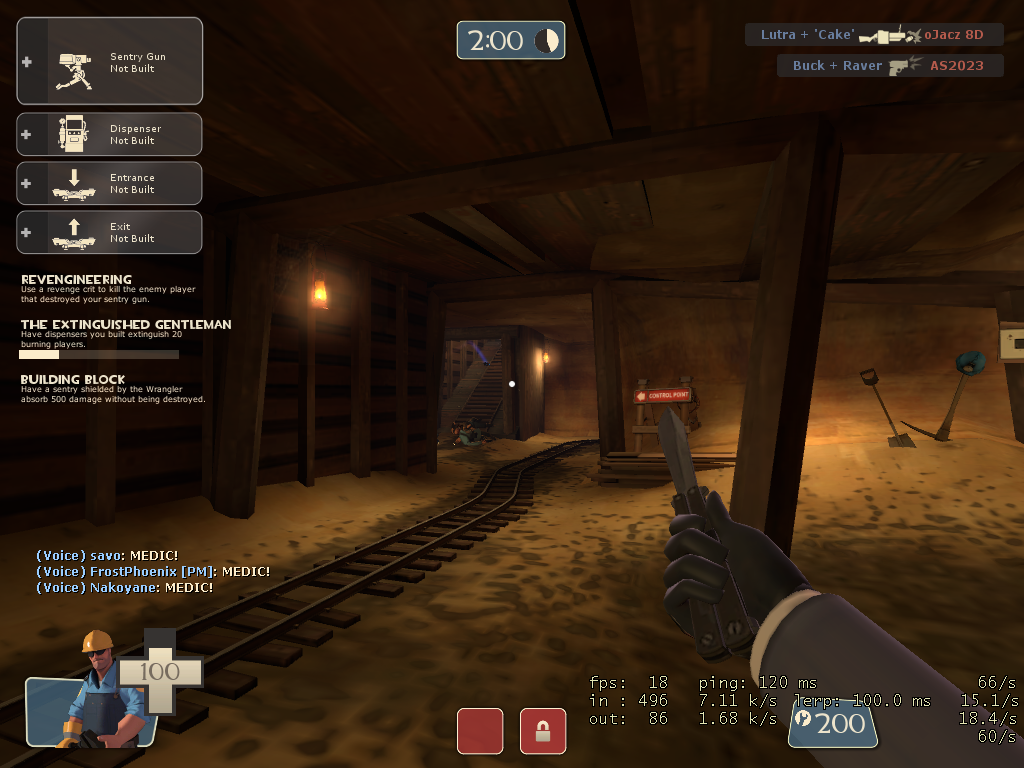Click FrostPhoenix [PM]'s chat message
Image resolution: width=1024 pixels, height=768 pixels.
(x=153, y=571)
